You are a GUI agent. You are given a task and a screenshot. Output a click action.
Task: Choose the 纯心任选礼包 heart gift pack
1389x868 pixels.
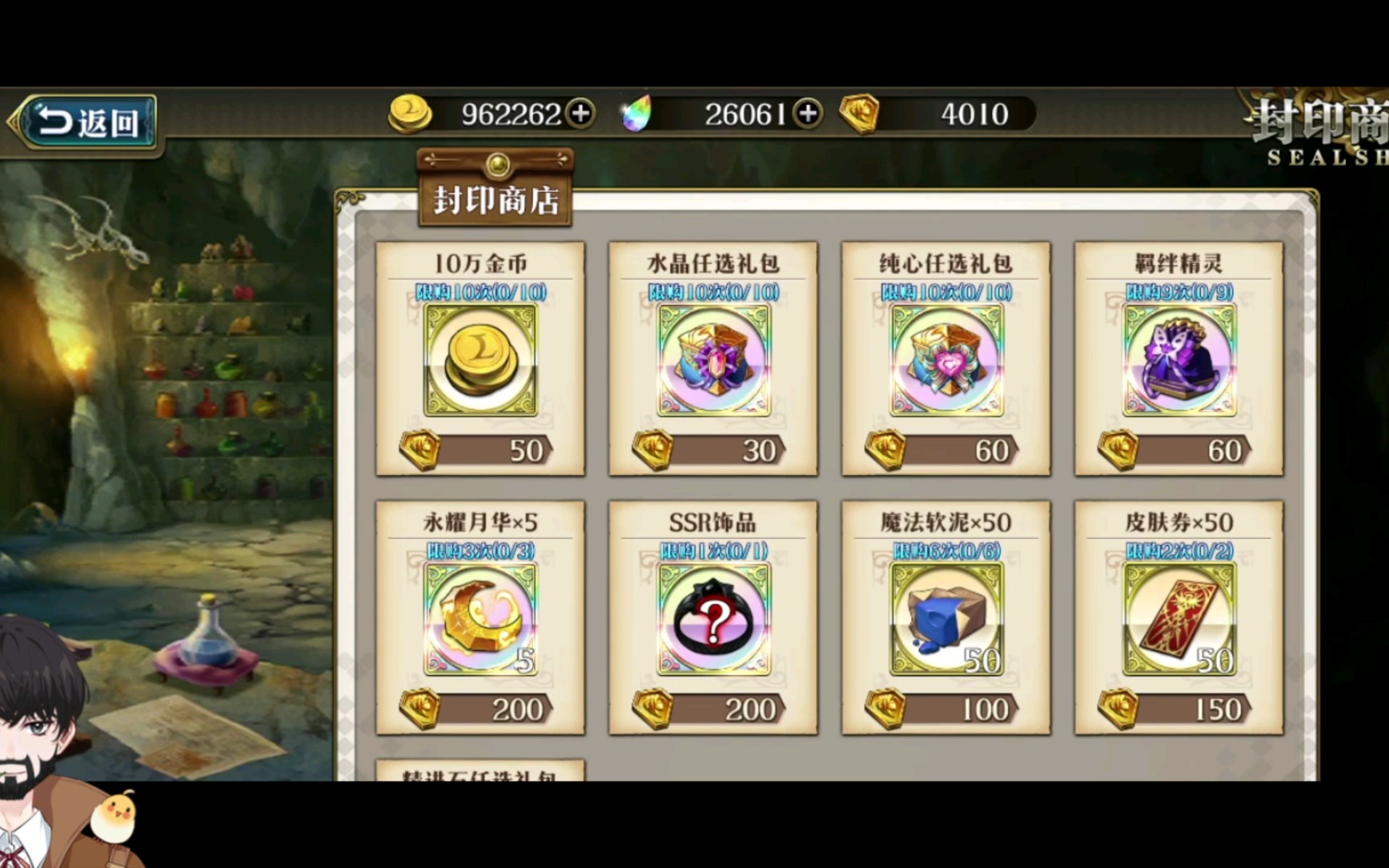(x=946, y=359)
